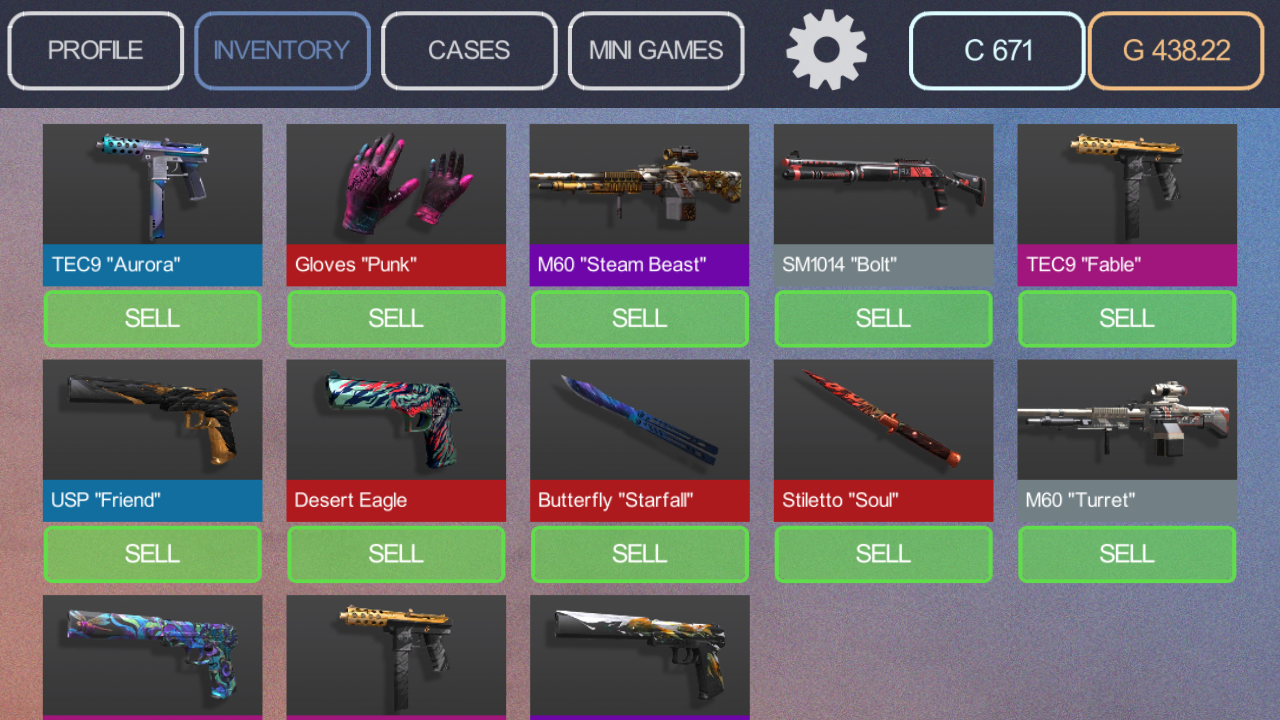Viewport: 1280px width, 720px height.
Task: Switch to the INVENTORY tab
Action: [282, 50]
